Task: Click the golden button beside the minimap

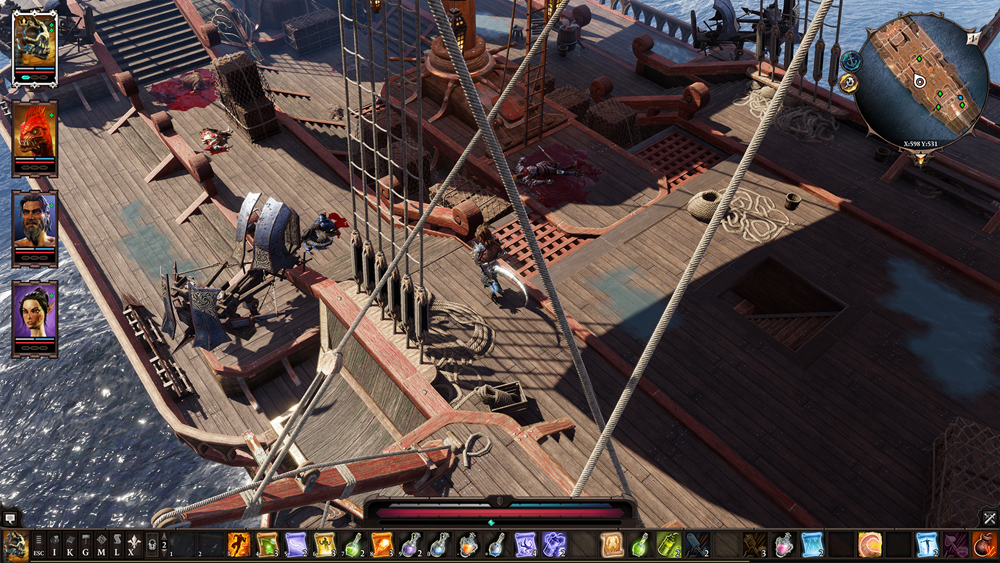Action: (849, 83)
